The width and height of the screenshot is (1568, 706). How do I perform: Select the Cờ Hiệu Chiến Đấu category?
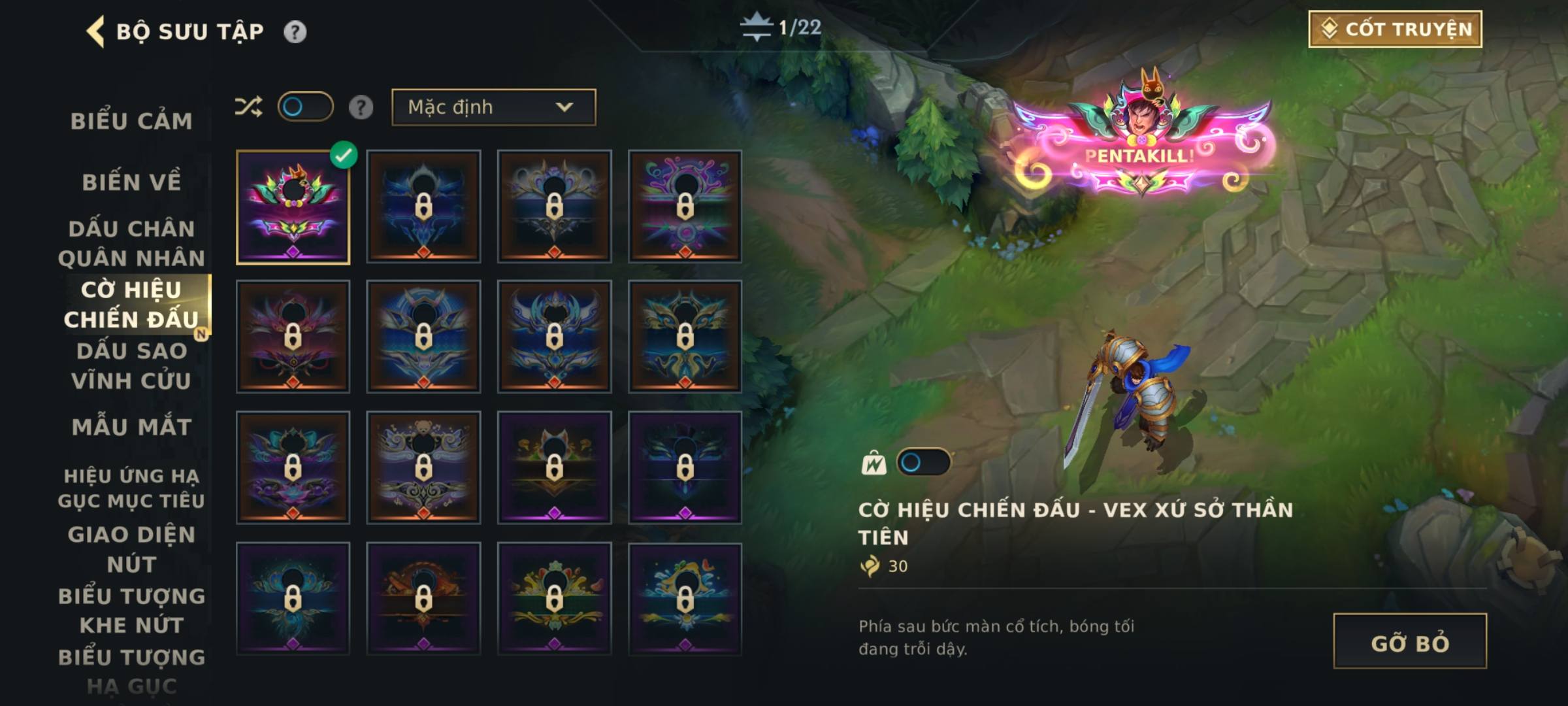point(131,305)
